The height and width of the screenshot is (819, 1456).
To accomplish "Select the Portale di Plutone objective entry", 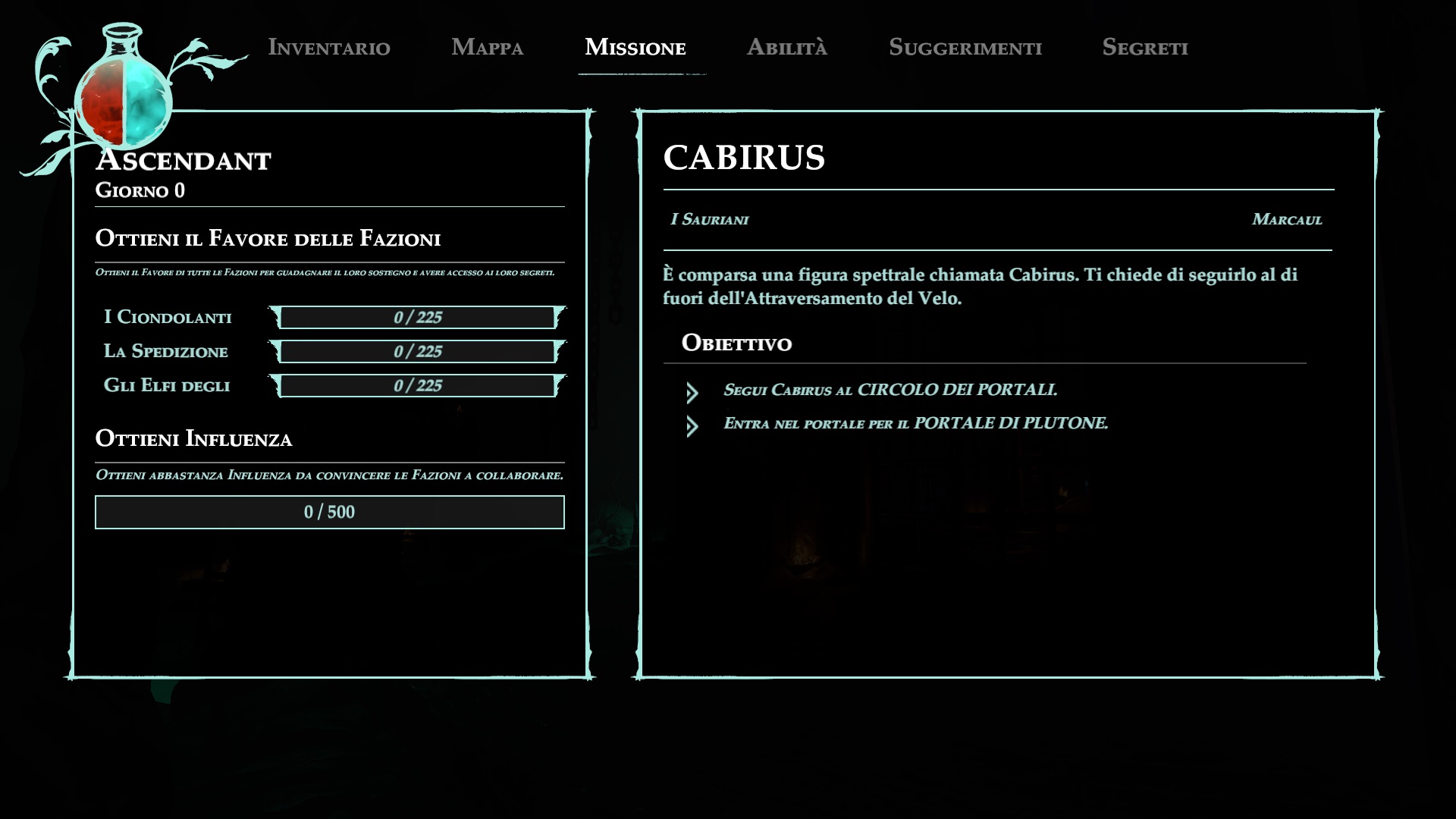I will tap(915, 423).
